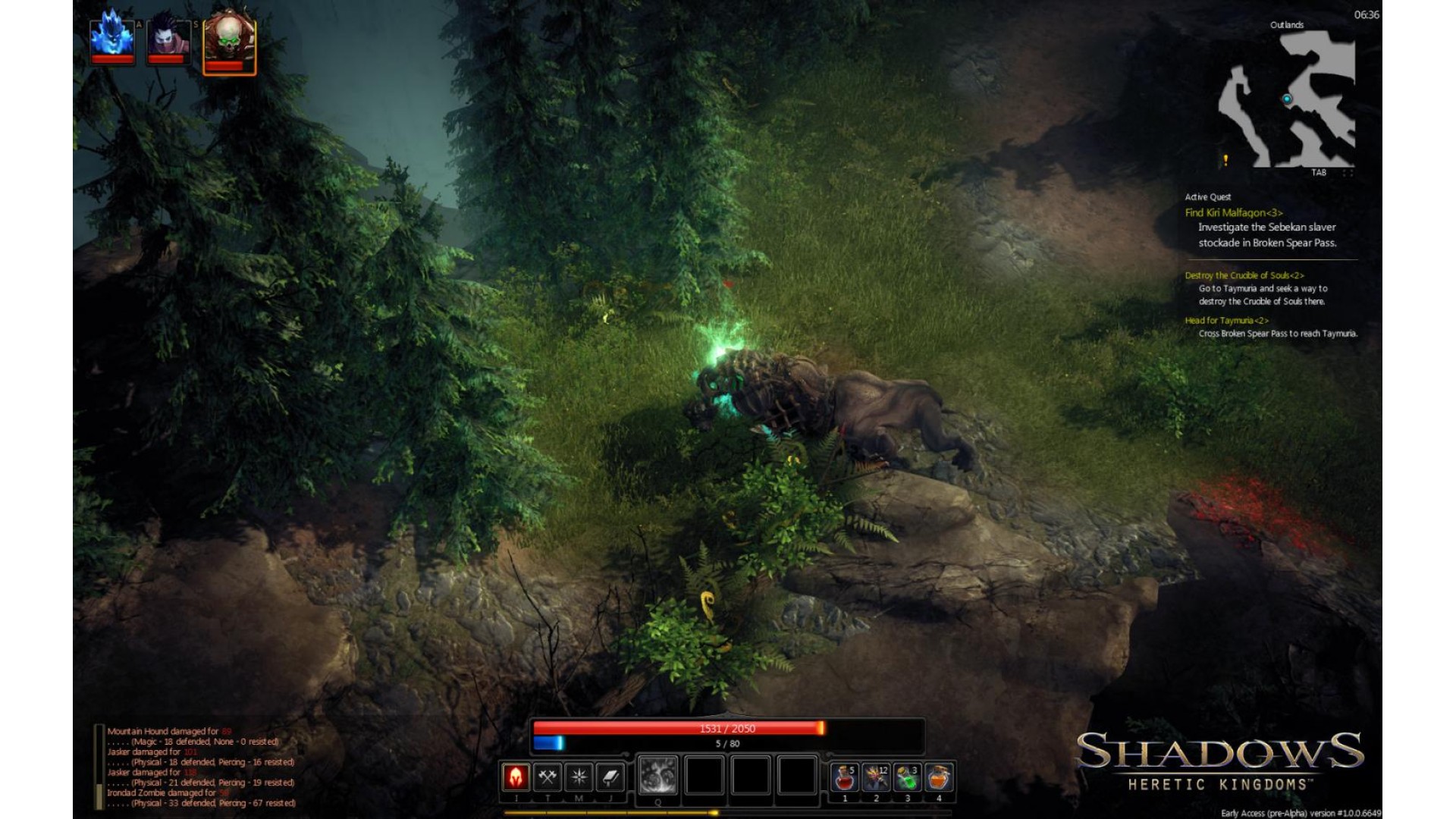Viewport: 1456px width, 819px height.
Task: Select the Destroy the Crucible of Souls quest
Action: tap(1244, 275)
